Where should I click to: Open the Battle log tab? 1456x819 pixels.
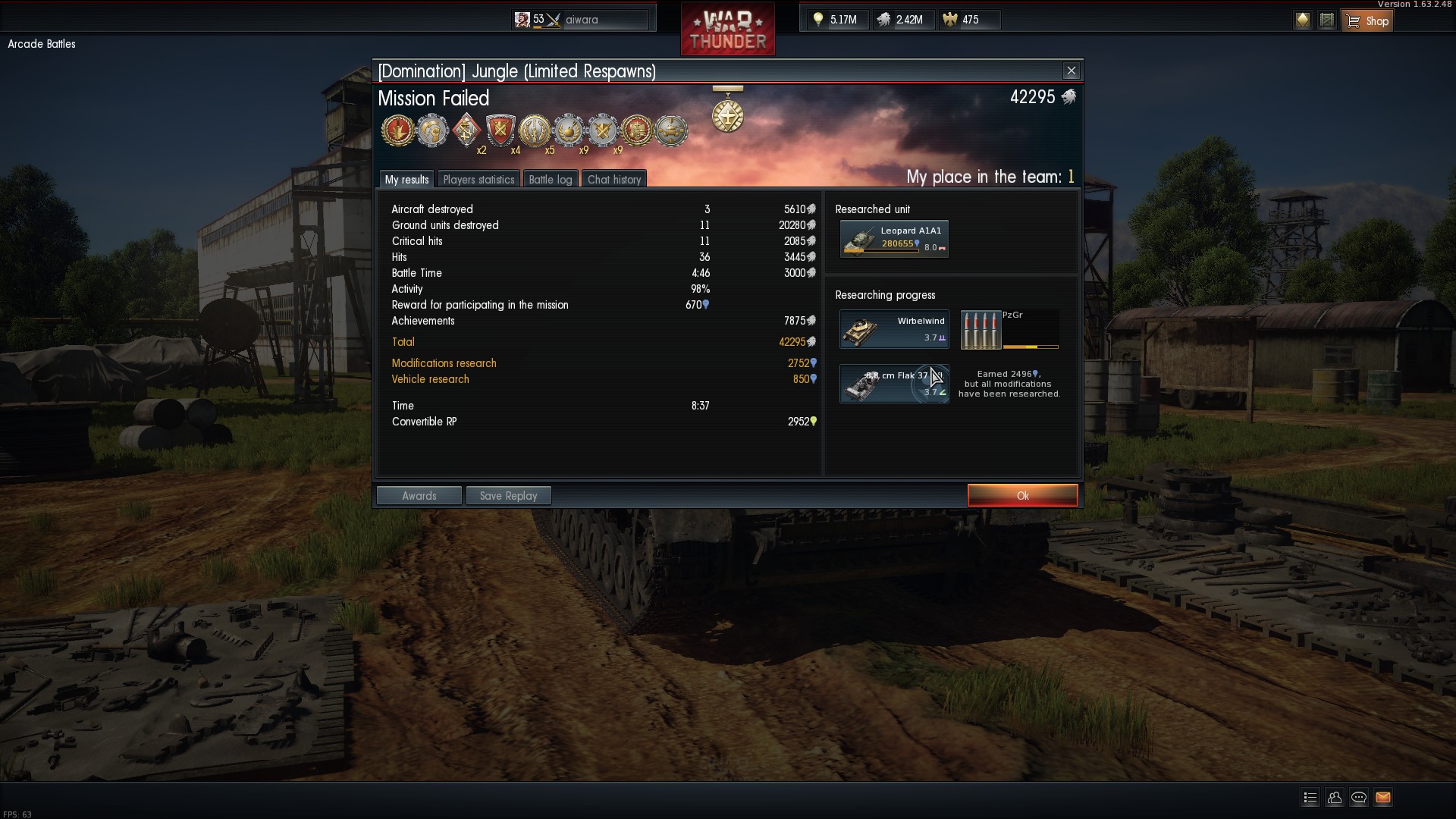pyautogui.click(x=550, y=179)
